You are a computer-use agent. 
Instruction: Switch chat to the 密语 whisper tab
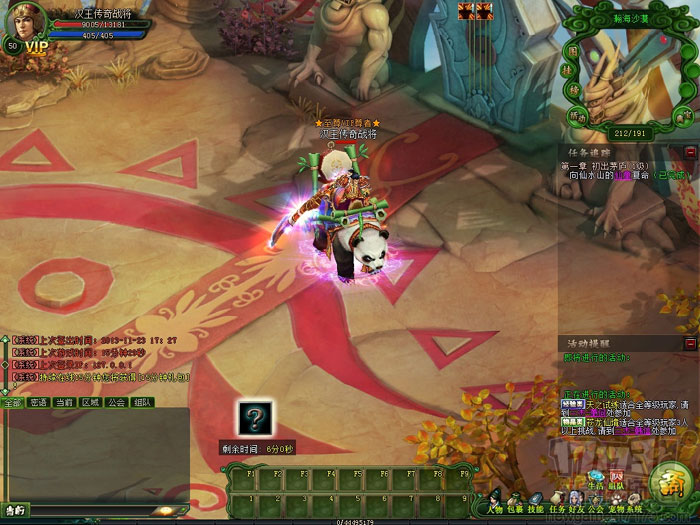(38, 402)
